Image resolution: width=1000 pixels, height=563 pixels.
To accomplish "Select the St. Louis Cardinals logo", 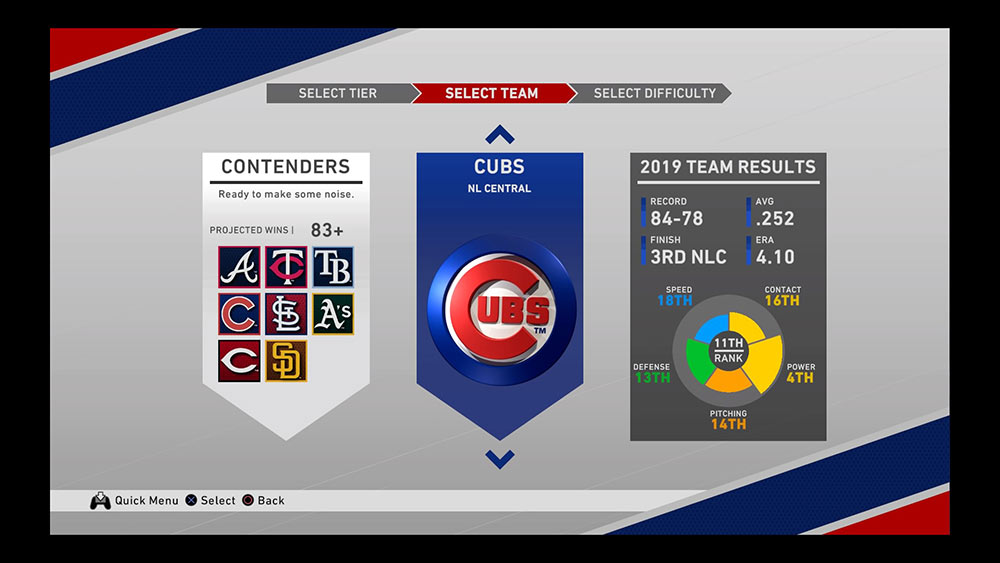I will tap(286, 314).
